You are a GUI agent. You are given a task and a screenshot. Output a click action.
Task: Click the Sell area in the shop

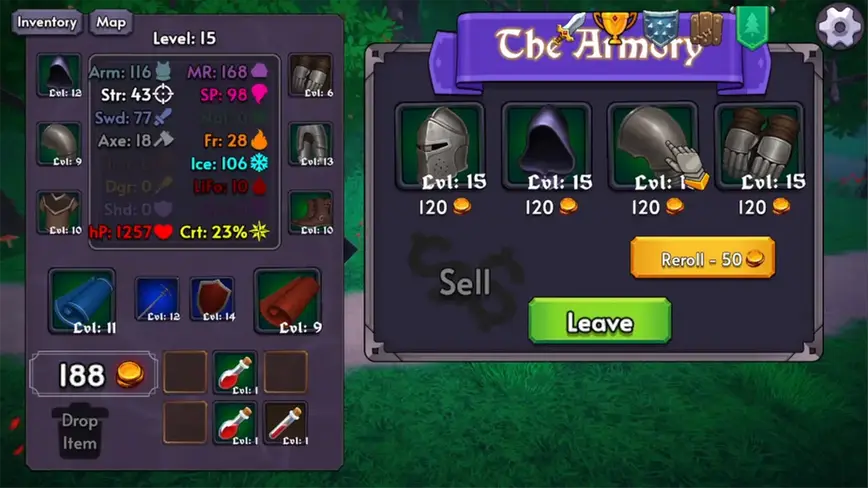click(465, 284)
